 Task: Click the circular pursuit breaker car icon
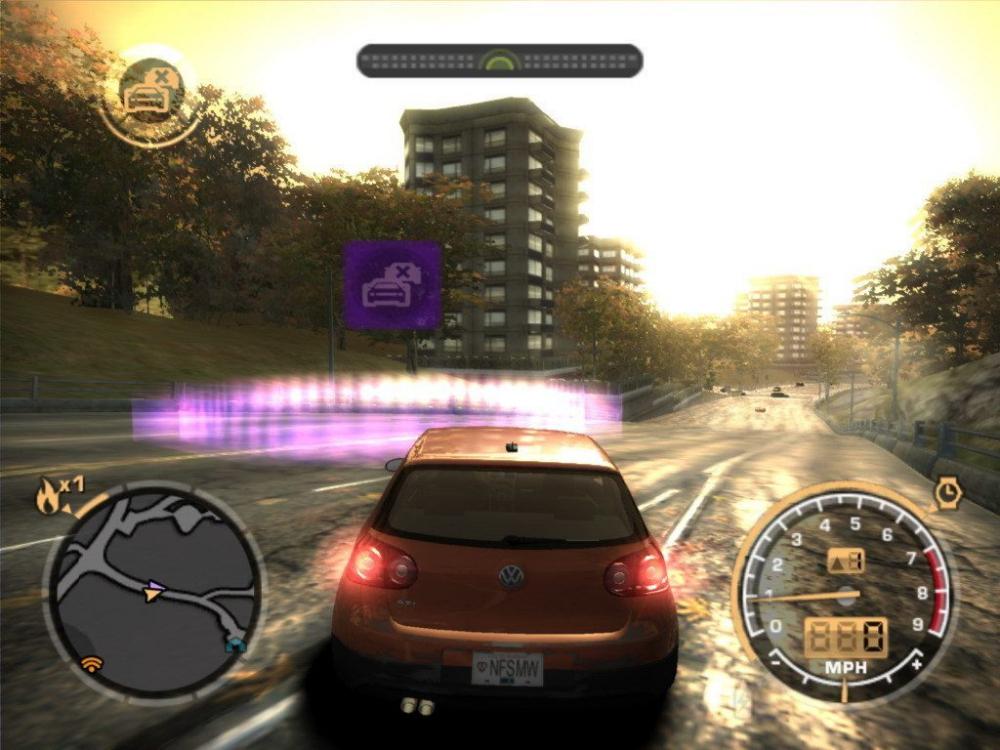151,92
